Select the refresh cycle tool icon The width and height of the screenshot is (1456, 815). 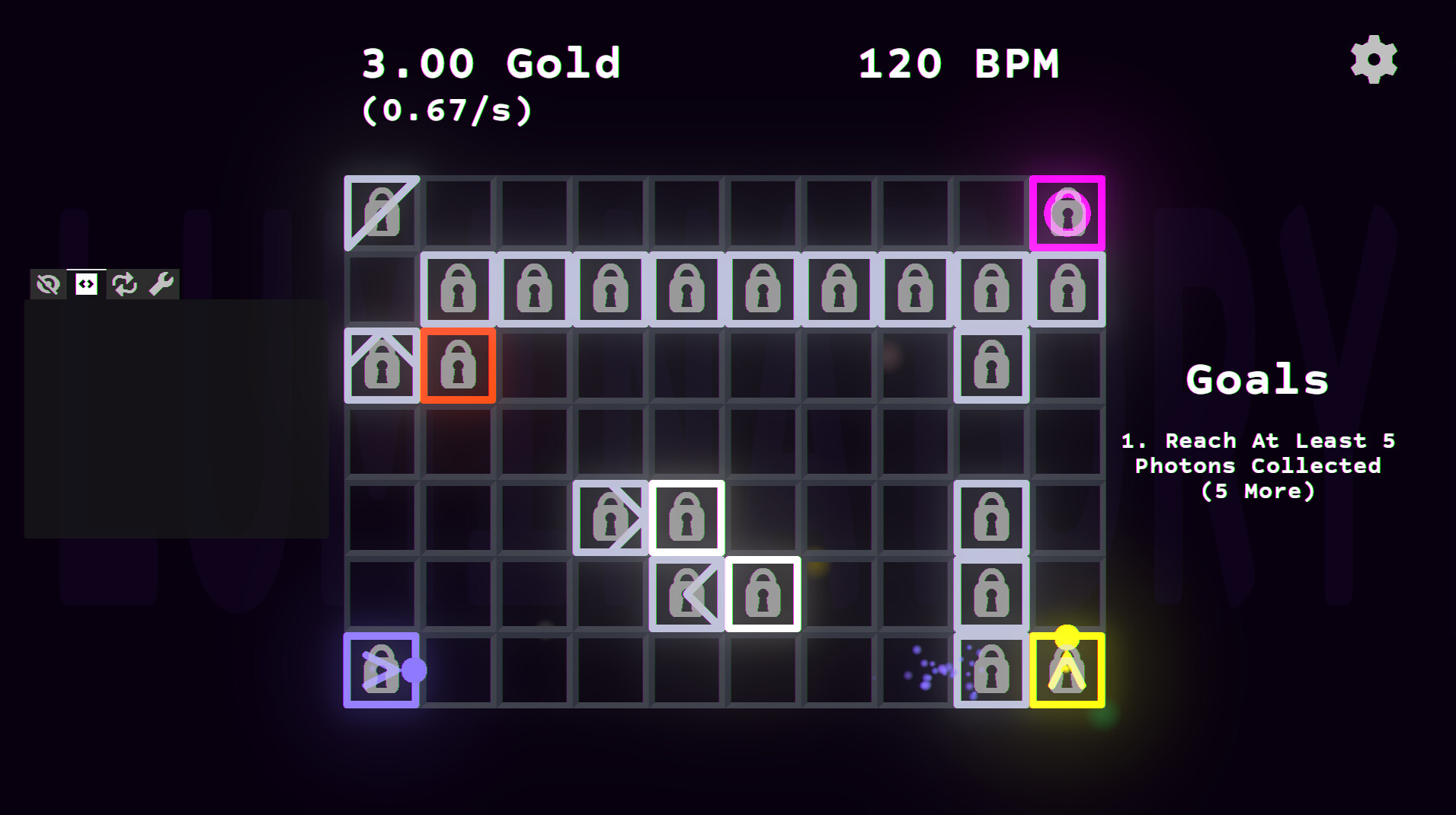click(123, 283)
